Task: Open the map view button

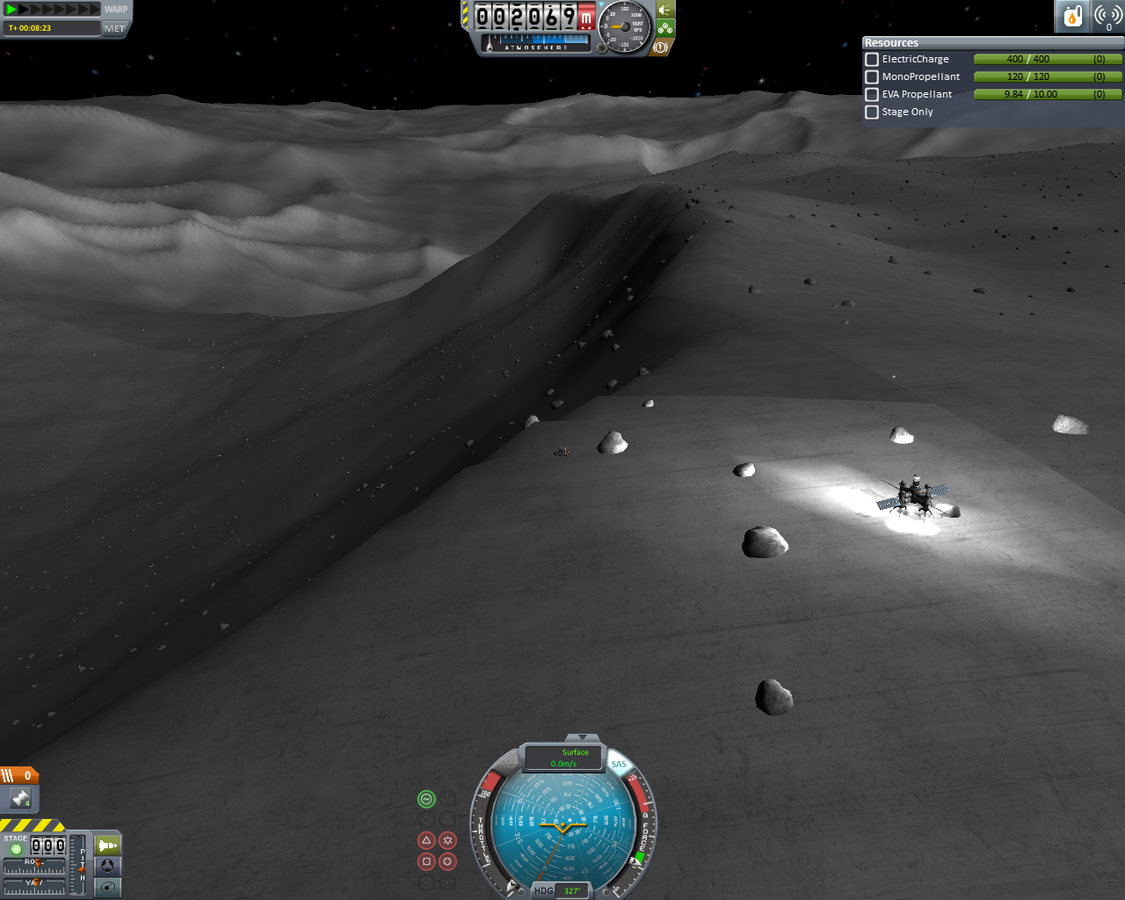Action: [107, 886]
